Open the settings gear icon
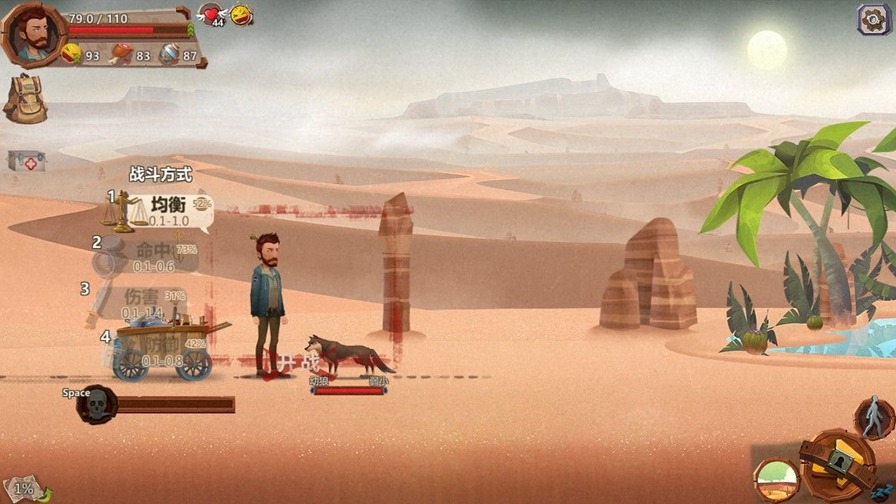The height and width of the screenshot is (504, 896). [x=871, y=19]
